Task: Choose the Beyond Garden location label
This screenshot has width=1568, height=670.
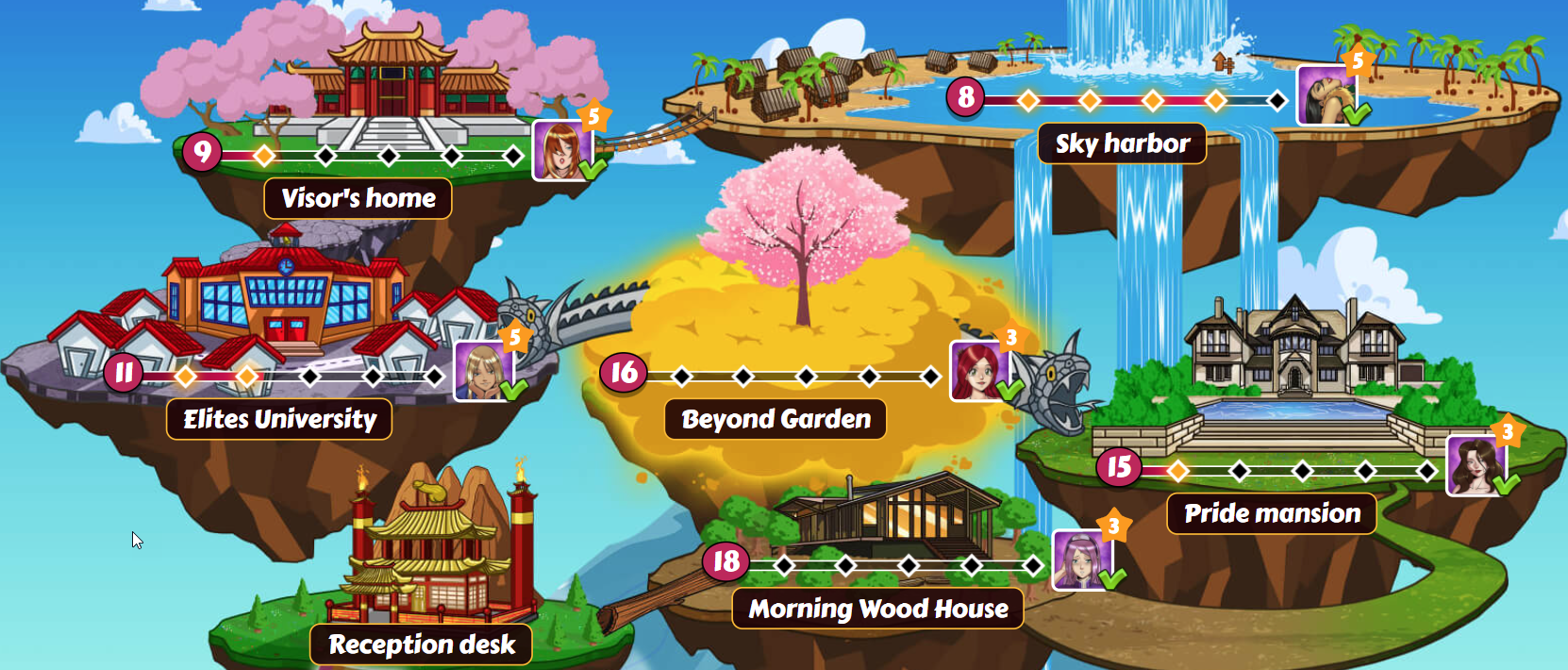Action: click(x=776, y=419)
